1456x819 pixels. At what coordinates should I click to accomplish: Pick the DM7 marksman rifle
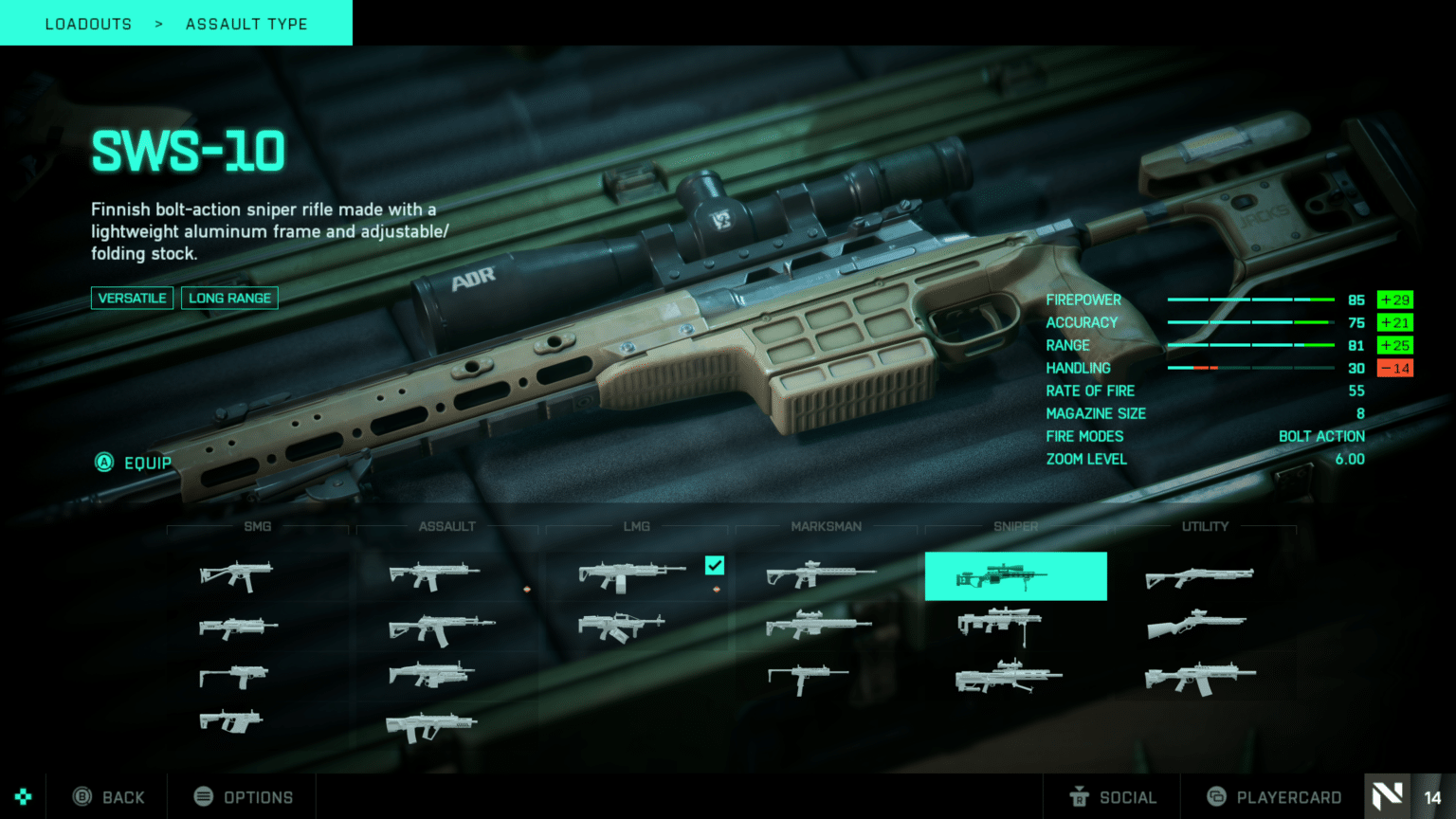coord(821,574)
